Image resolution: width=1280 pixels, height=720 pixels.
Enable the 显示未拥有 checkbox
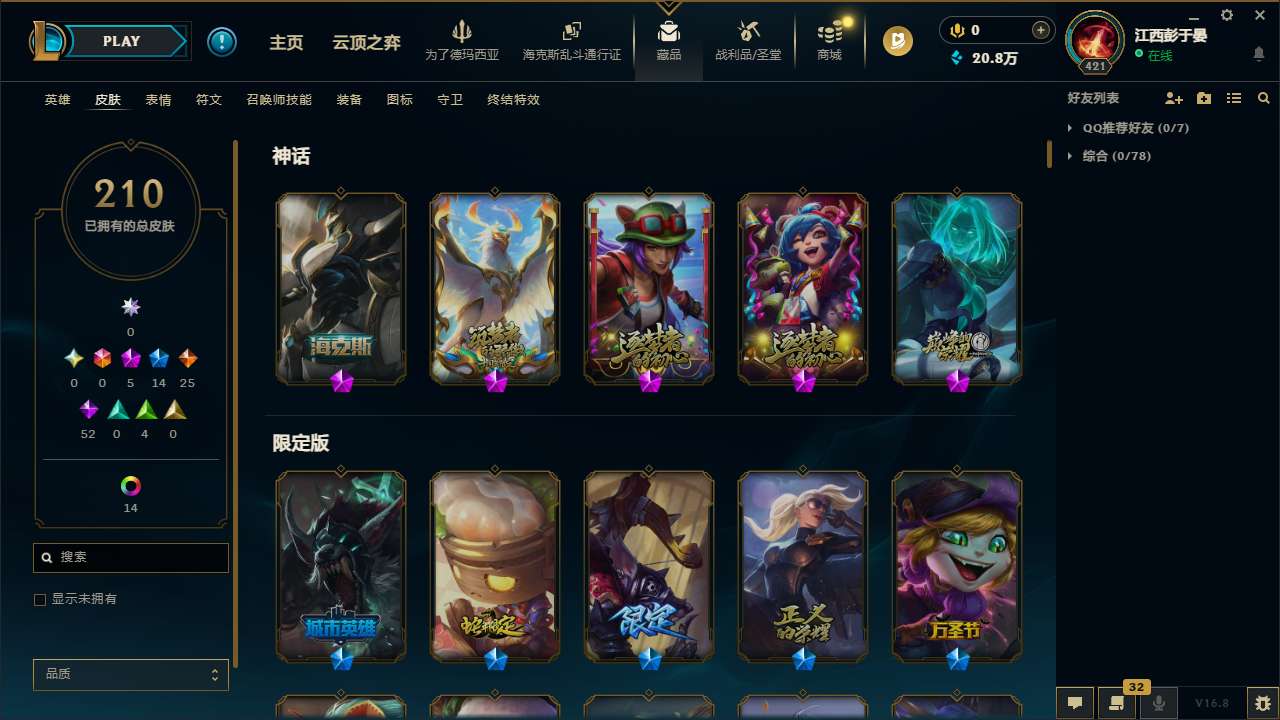pos(40,599)
